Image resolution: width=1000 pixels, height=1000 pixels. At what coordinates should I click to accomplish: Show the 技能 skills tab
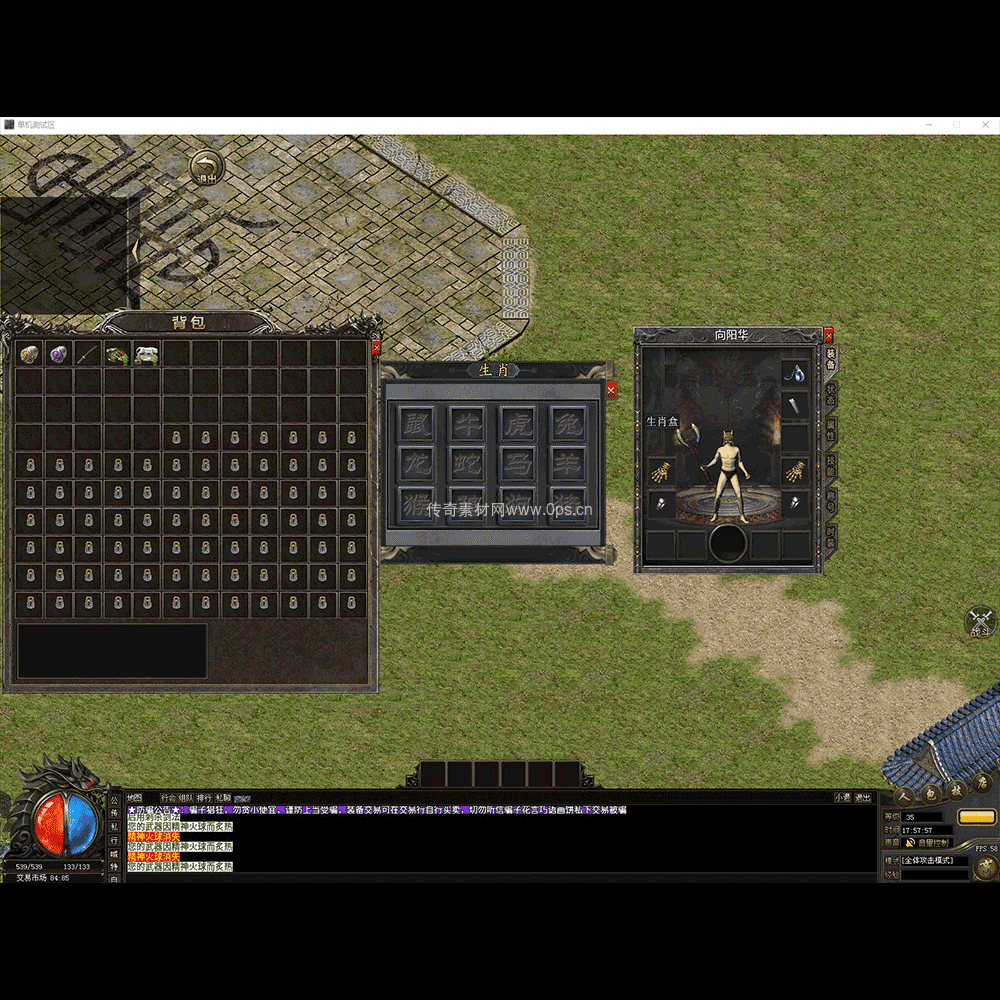pos(831,465)
